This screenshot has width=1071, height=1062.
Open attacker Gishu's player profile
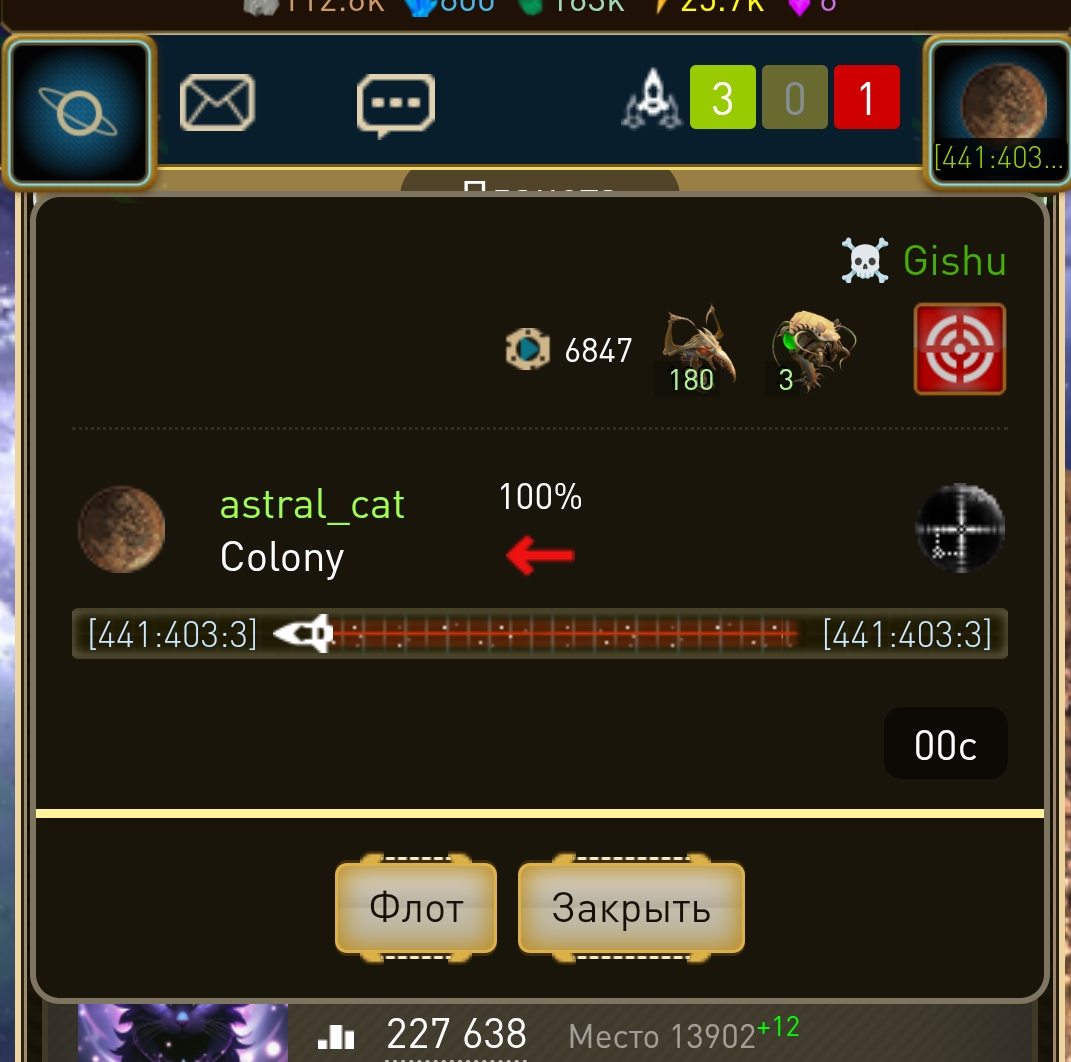click(x=954, y=261)
